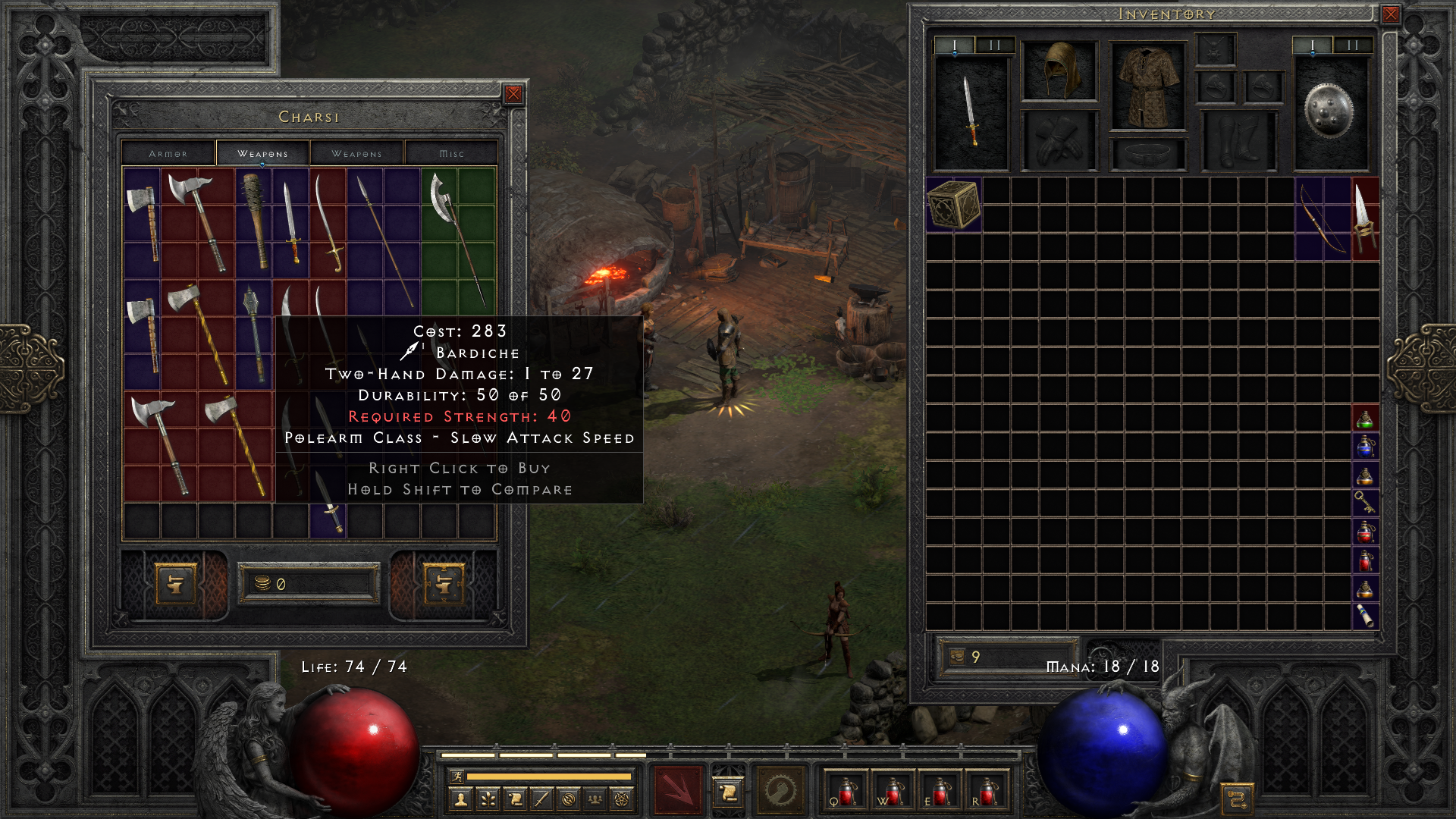The width and height of the screenshot is (1456, 819).
Task: Choose the left-click attack skill icon
Action: pyautogui.click(x=678, y=790)
